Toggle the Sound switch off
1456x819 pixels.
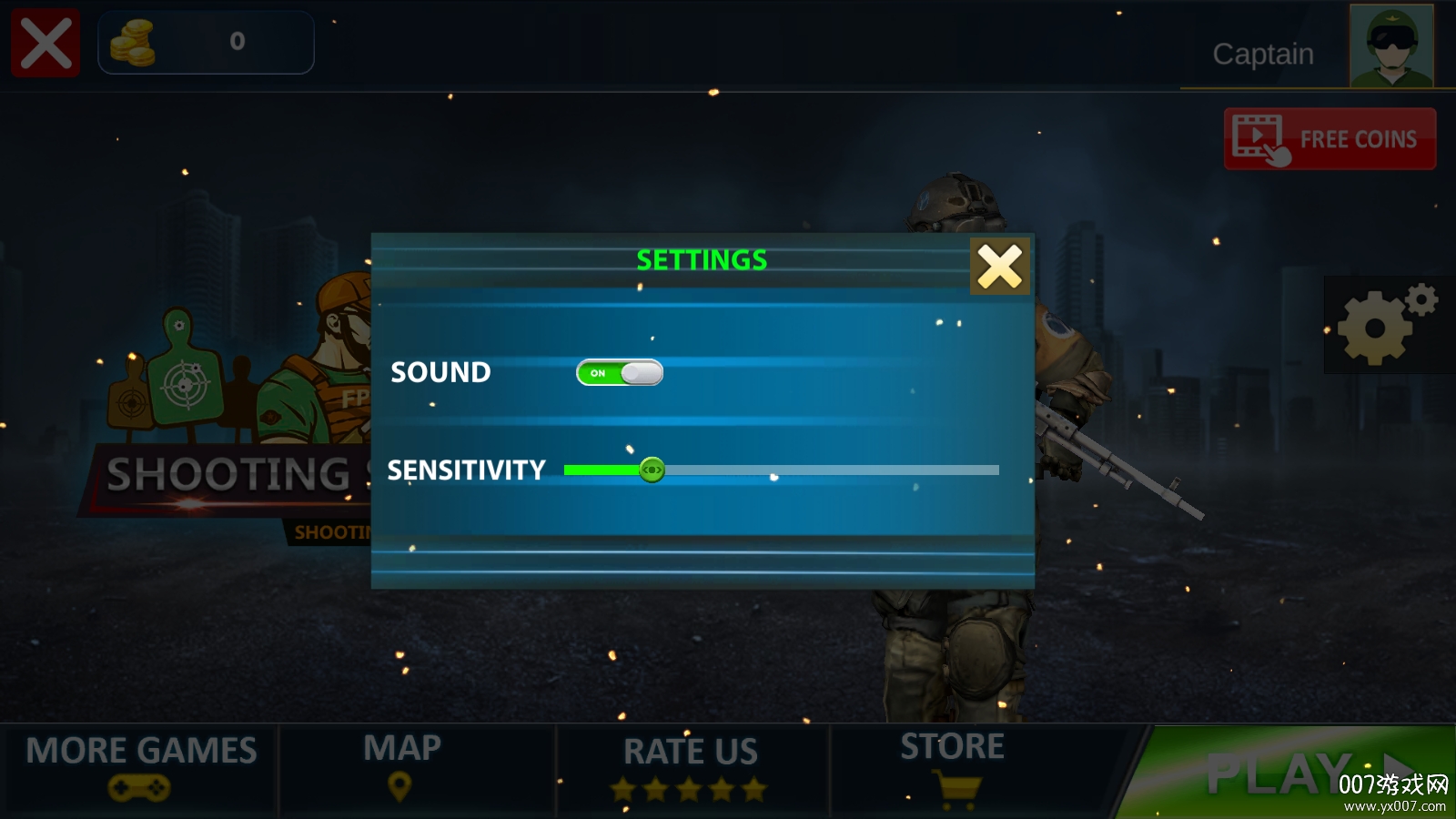click(620, 373)
